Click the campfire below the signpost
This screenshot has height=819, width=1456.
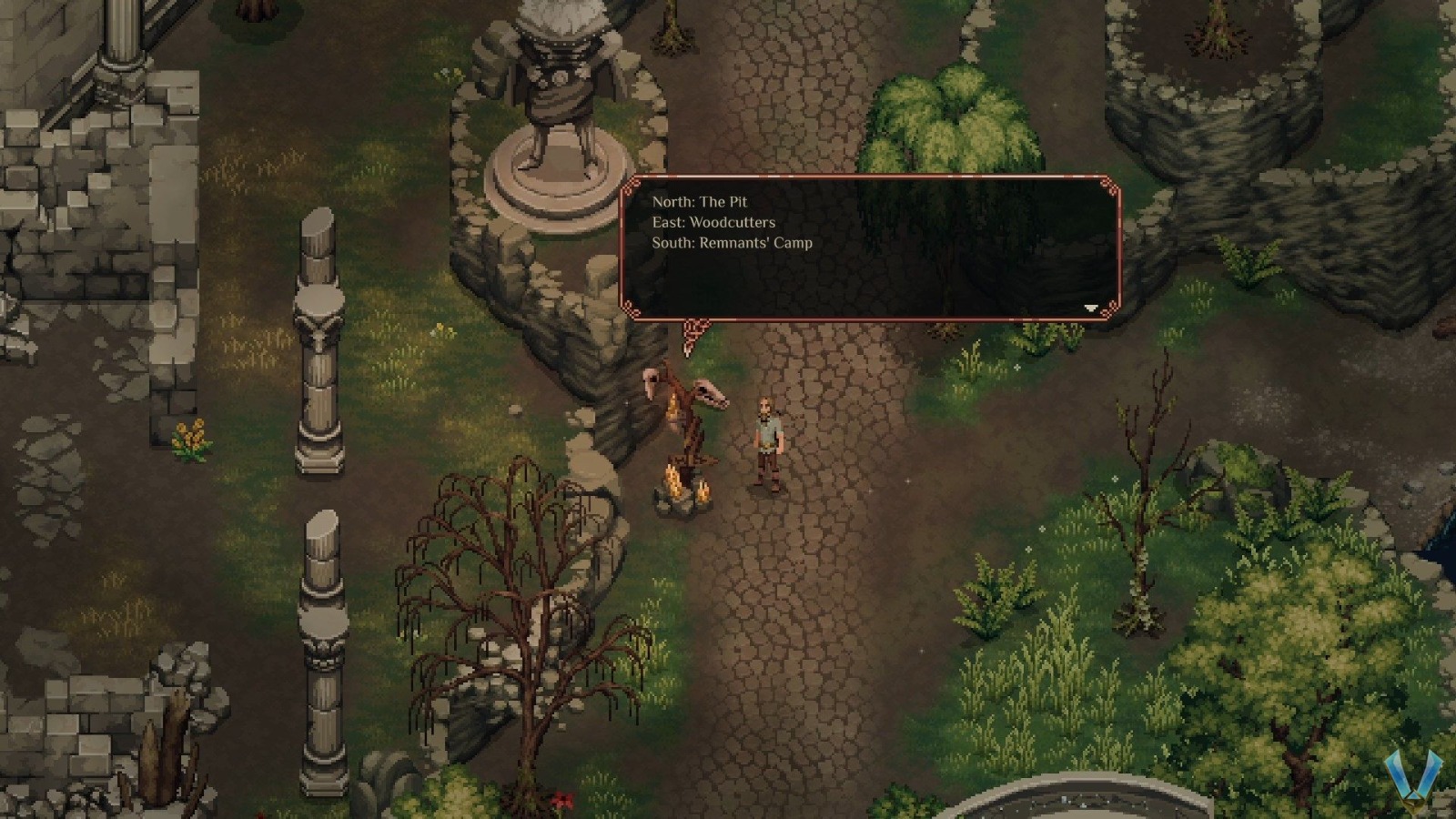[684, 491]
